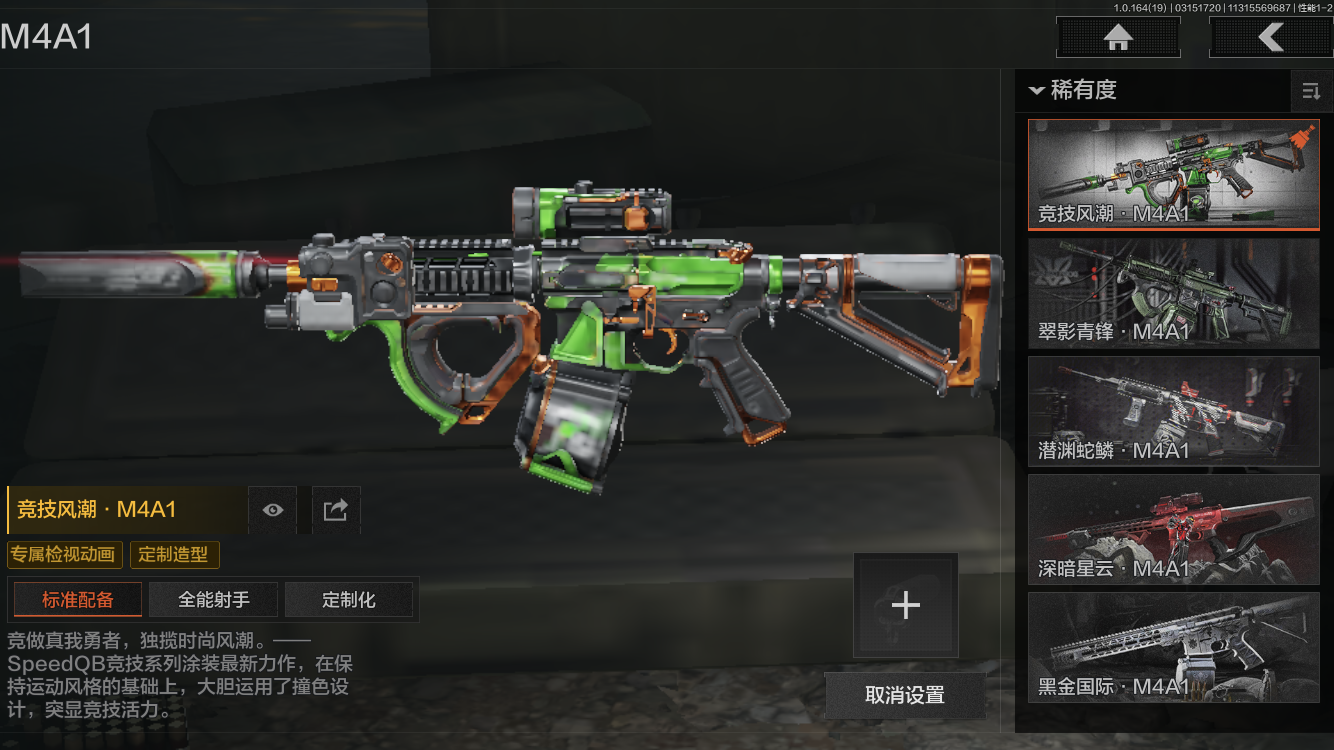Screen dimensions: 1334x750
Task: Pick the 潜渊蛇鳞 · M4A1 skin
Action: [x=1173, y=411]
